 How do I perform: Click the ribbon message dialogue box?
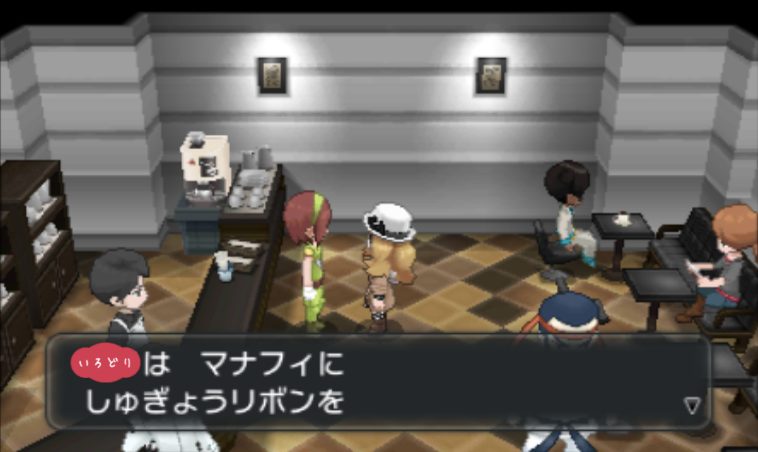(378, 382)
